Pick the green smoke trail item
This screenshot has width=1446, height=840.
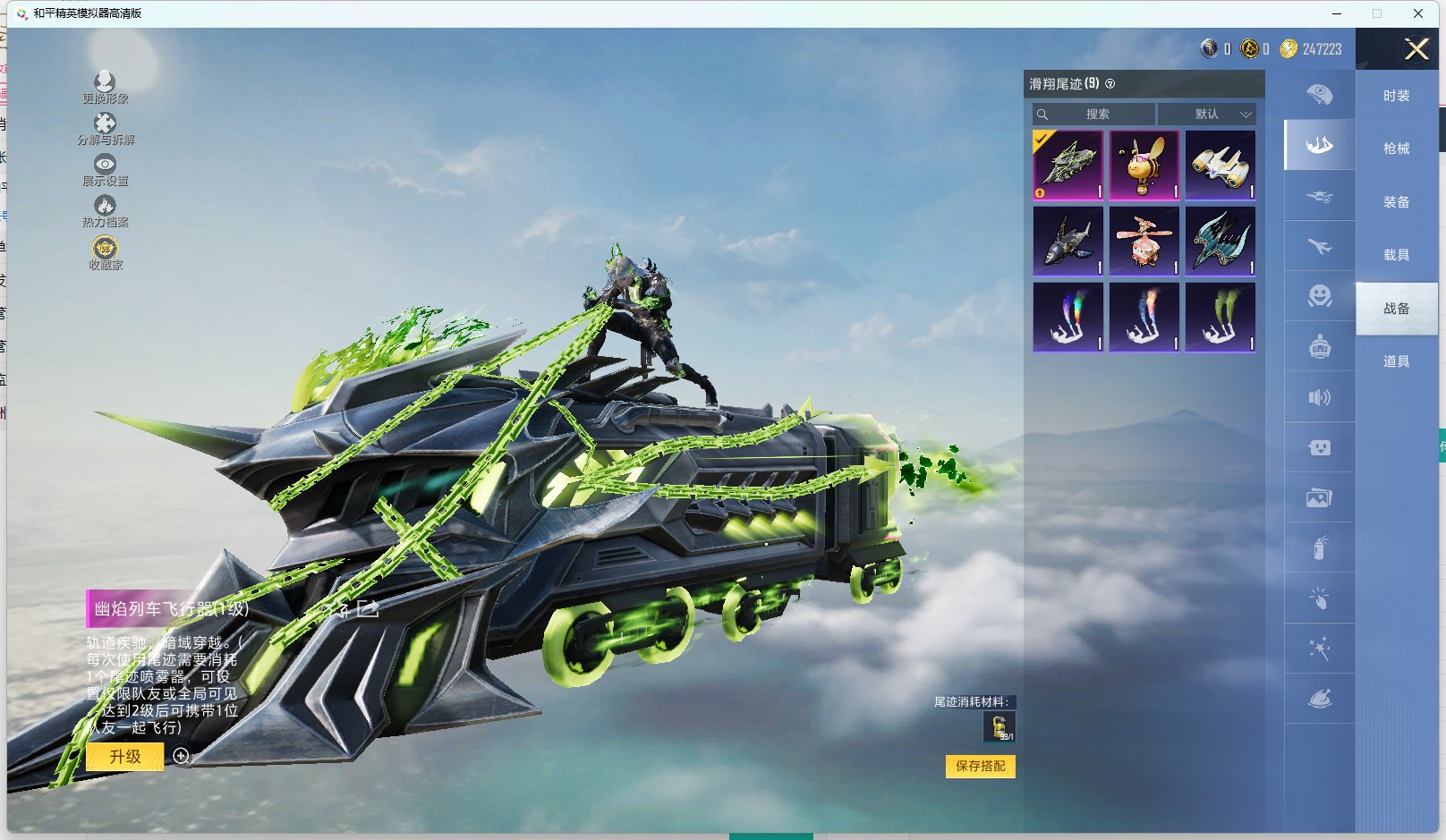click(x=1221, y=318)
